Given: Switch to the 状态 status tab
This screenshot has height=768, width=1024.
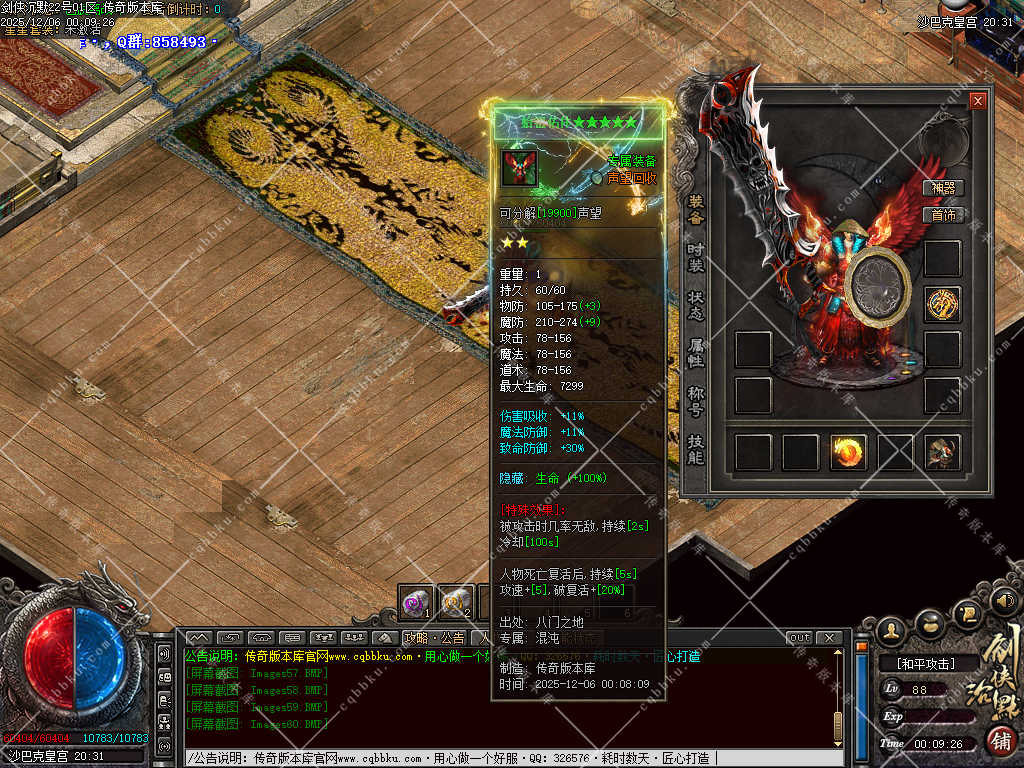Looking at the screenshot, I should point(696,305).
